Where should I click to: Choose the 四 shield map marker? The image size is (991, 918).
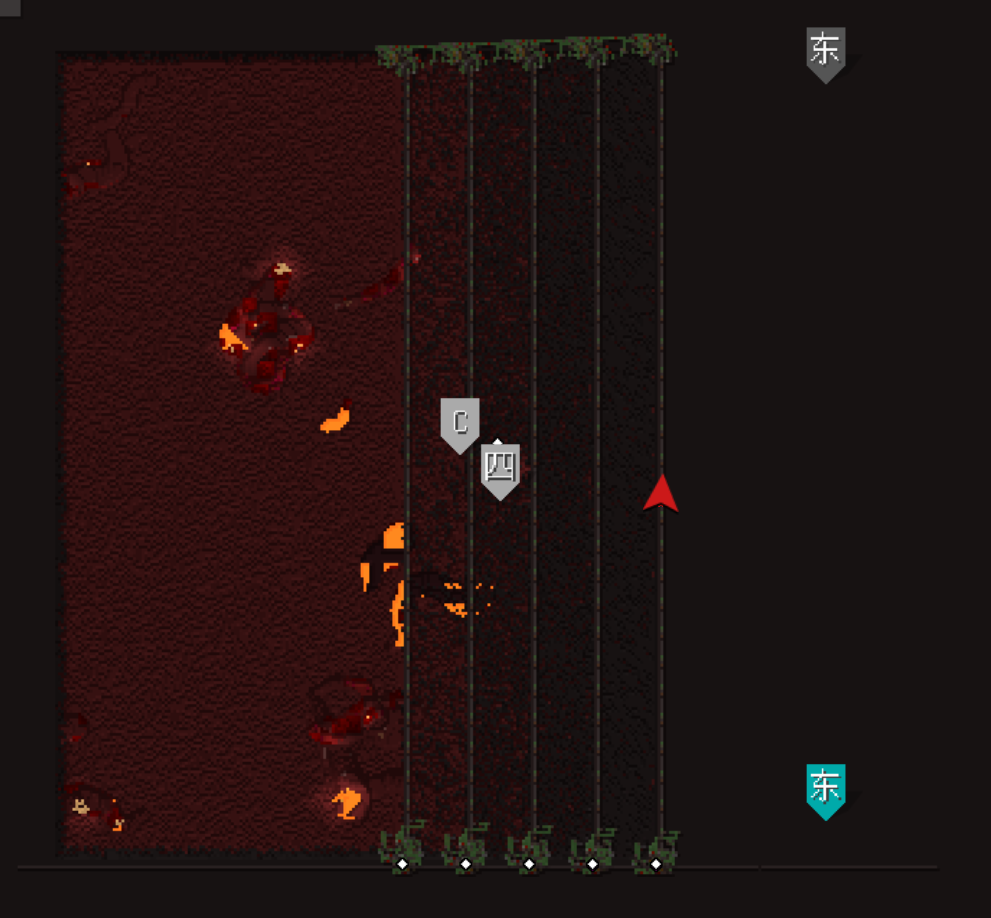pos(500,468)
